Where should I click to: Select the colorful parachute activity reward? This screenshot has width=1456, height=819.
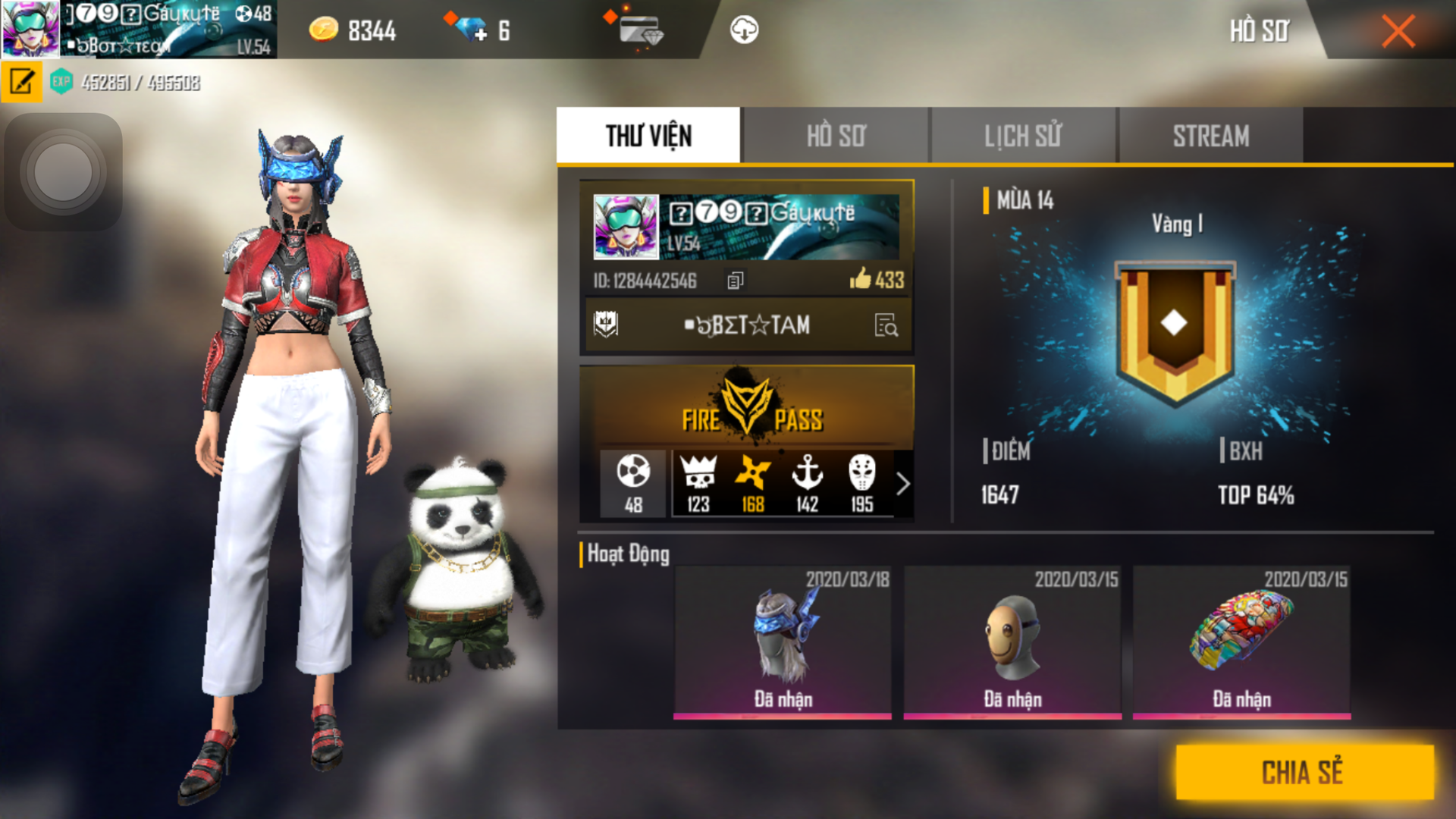tap(1241, 641)
